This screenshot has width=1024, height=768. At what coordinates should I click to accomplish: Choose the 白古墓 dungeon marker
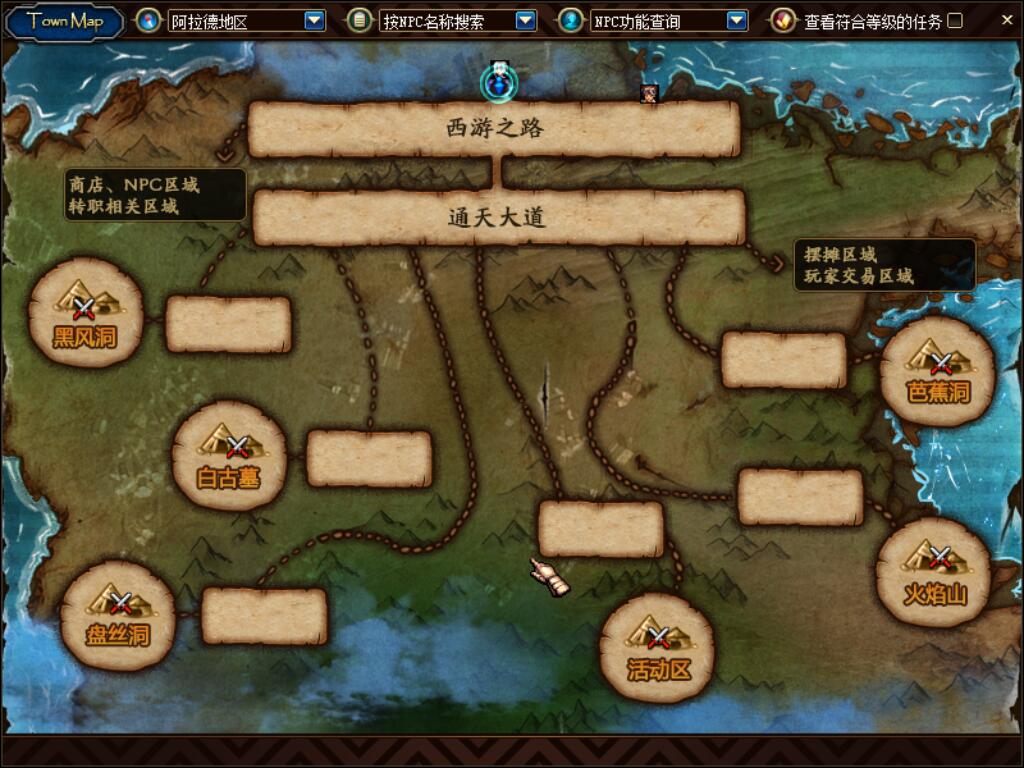229,455
